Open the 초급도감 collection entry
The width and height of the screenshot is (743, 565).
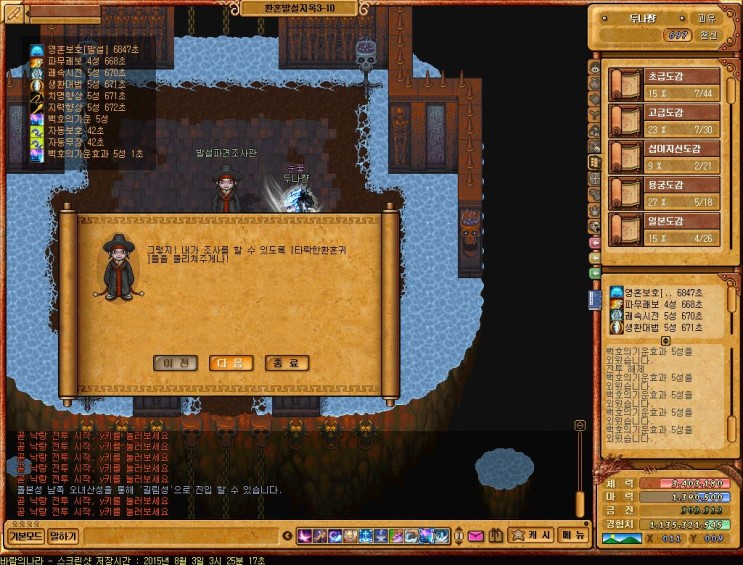pyautogui.click(x=665, y=85)
